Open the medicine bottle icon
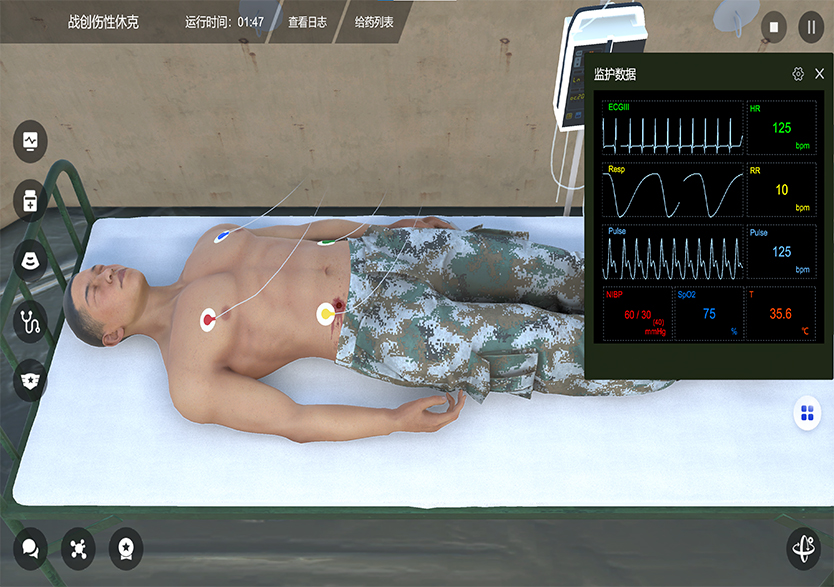Image resolution: width=834 pixels, height=587 pixels. [x=30, y=200]
